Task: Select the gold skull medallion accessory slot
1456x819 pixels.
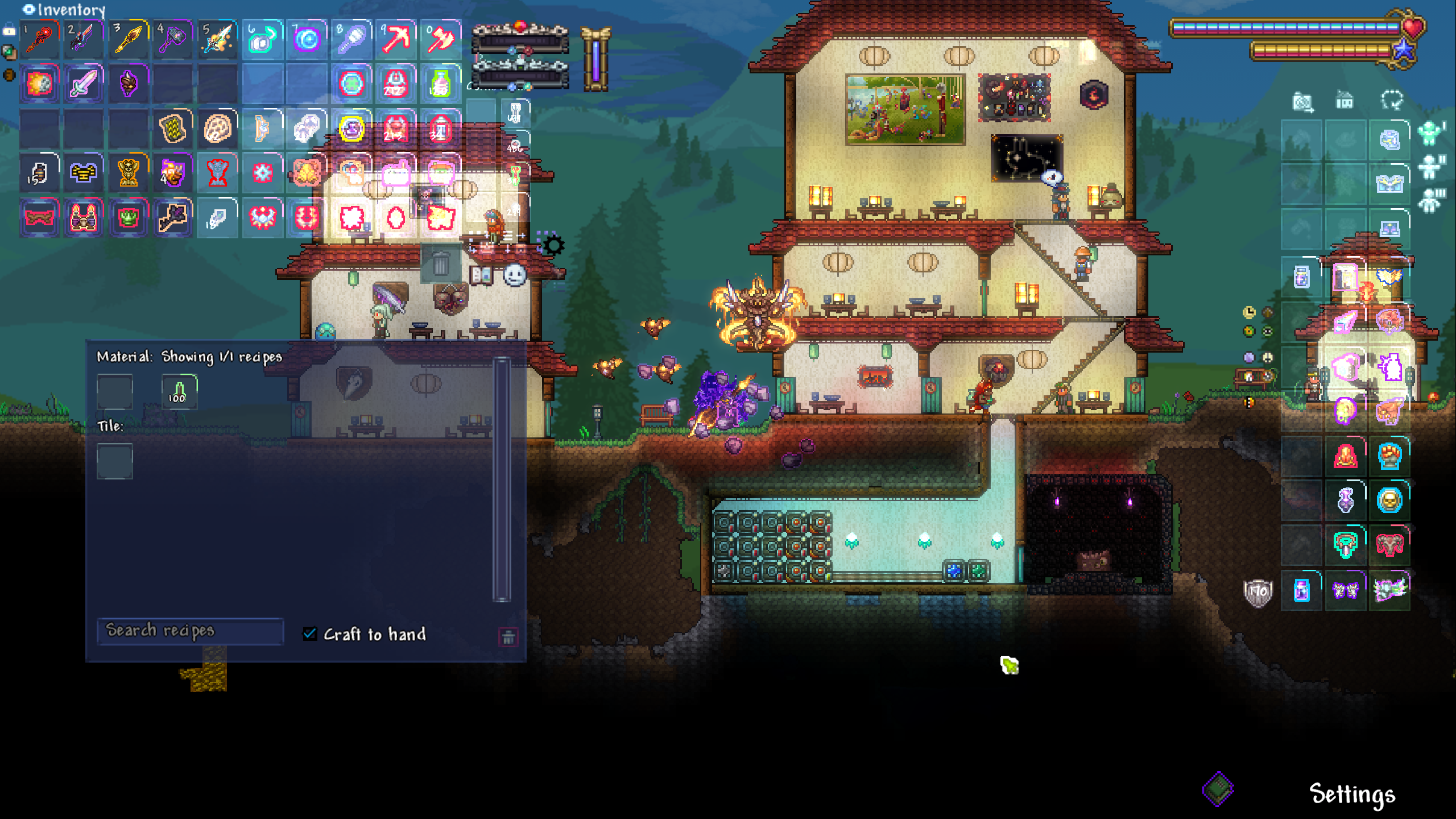Action: coord(1389,500)
